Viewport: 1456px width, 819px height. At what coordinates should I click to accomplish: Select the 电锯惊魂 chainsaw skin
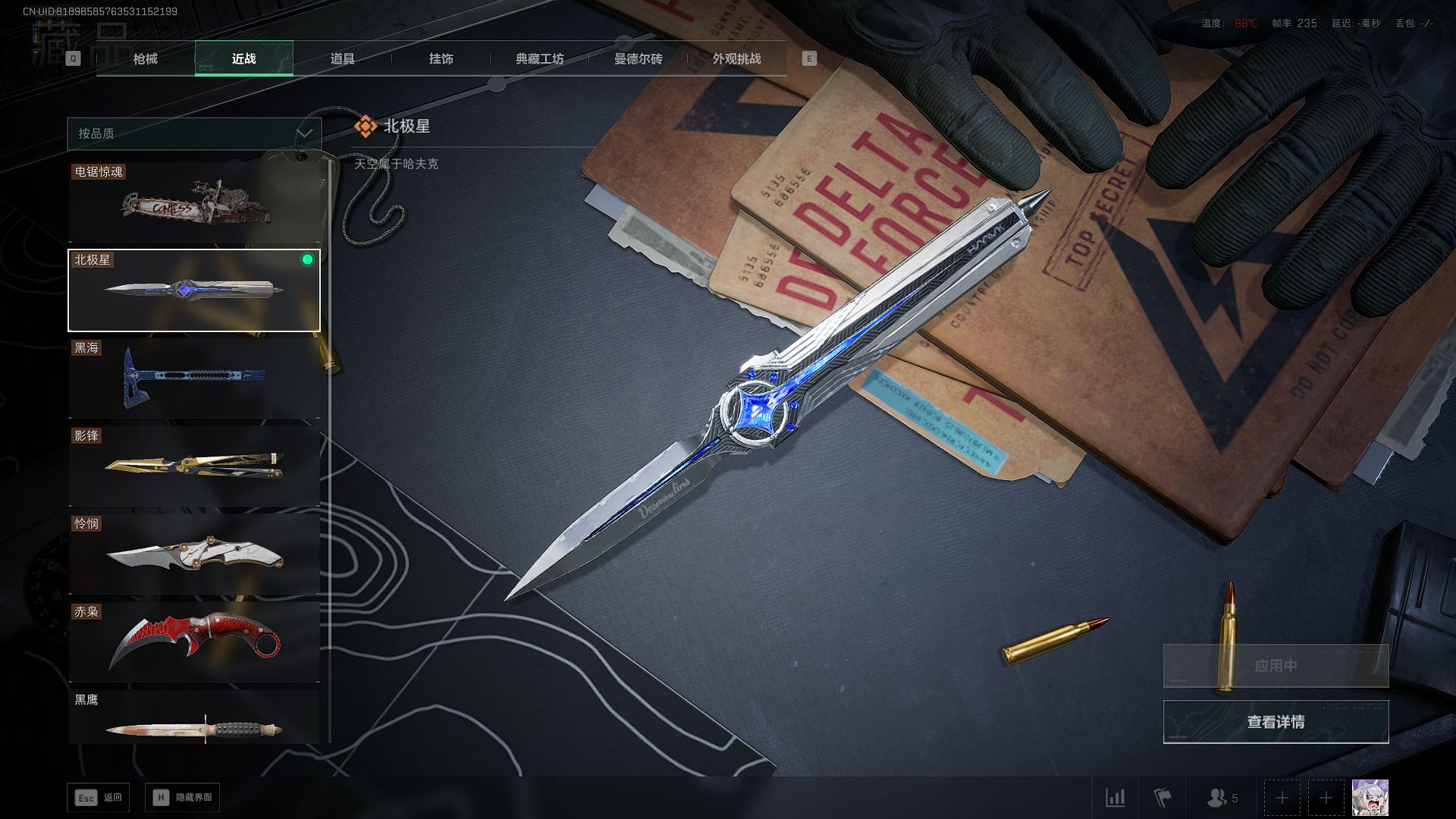[x=194, y=203]
